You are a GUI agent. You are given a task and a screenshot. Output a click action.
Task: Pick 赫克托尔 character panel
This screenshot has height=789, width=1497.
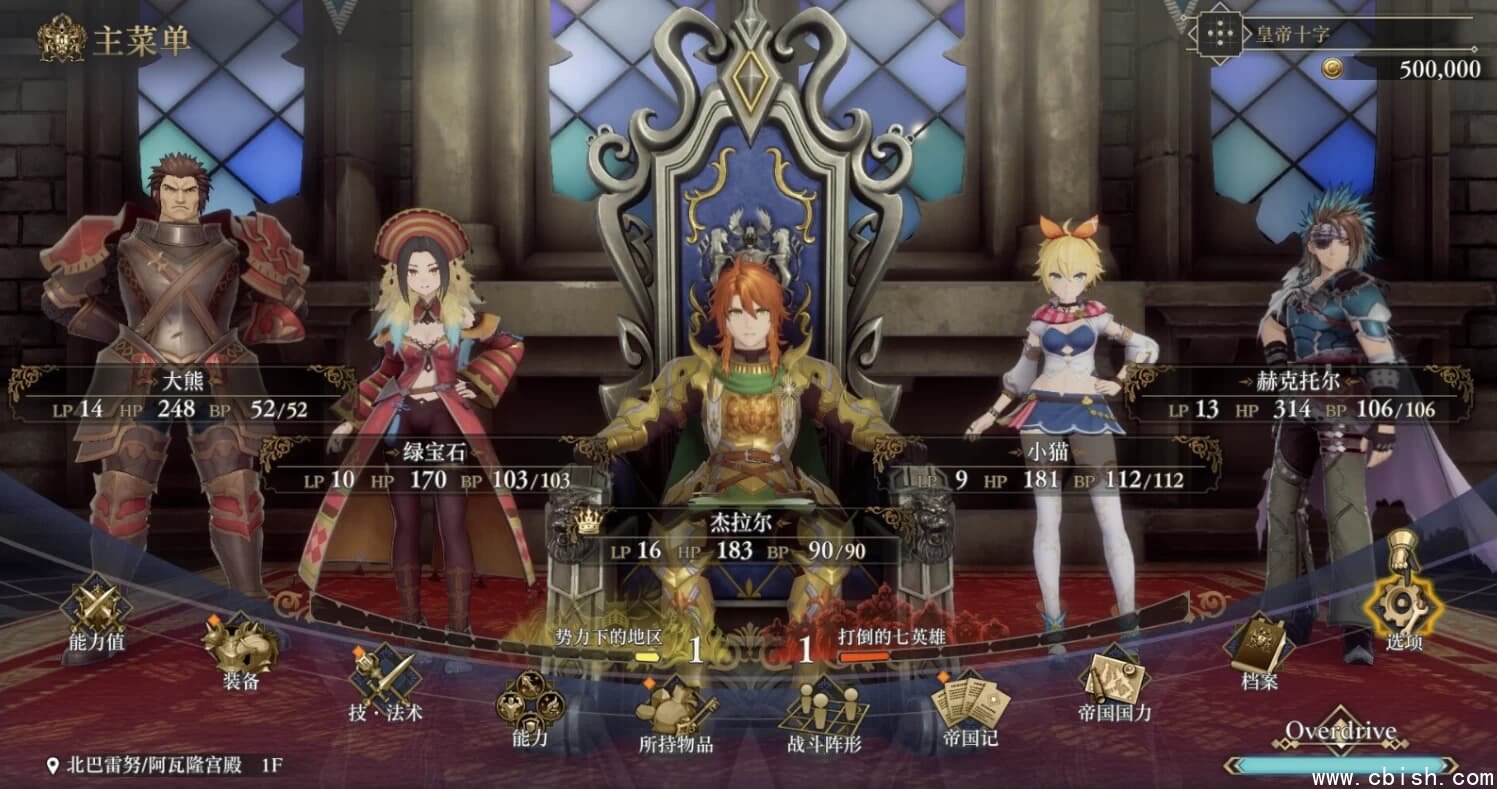pyautogui.click(x=1298, y=396)
